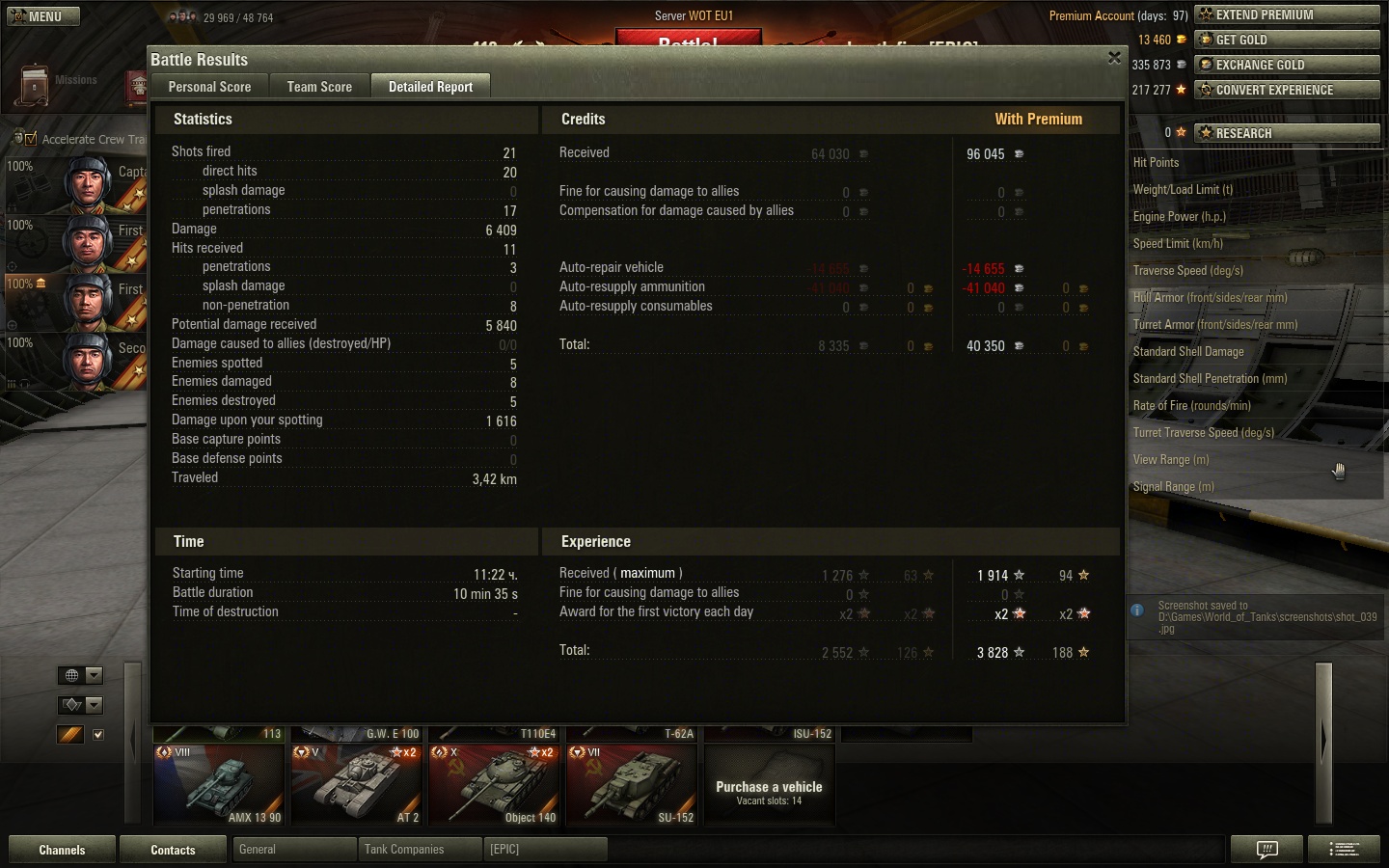
Task: Open the Research screen
Action: tap(1287, 133)
